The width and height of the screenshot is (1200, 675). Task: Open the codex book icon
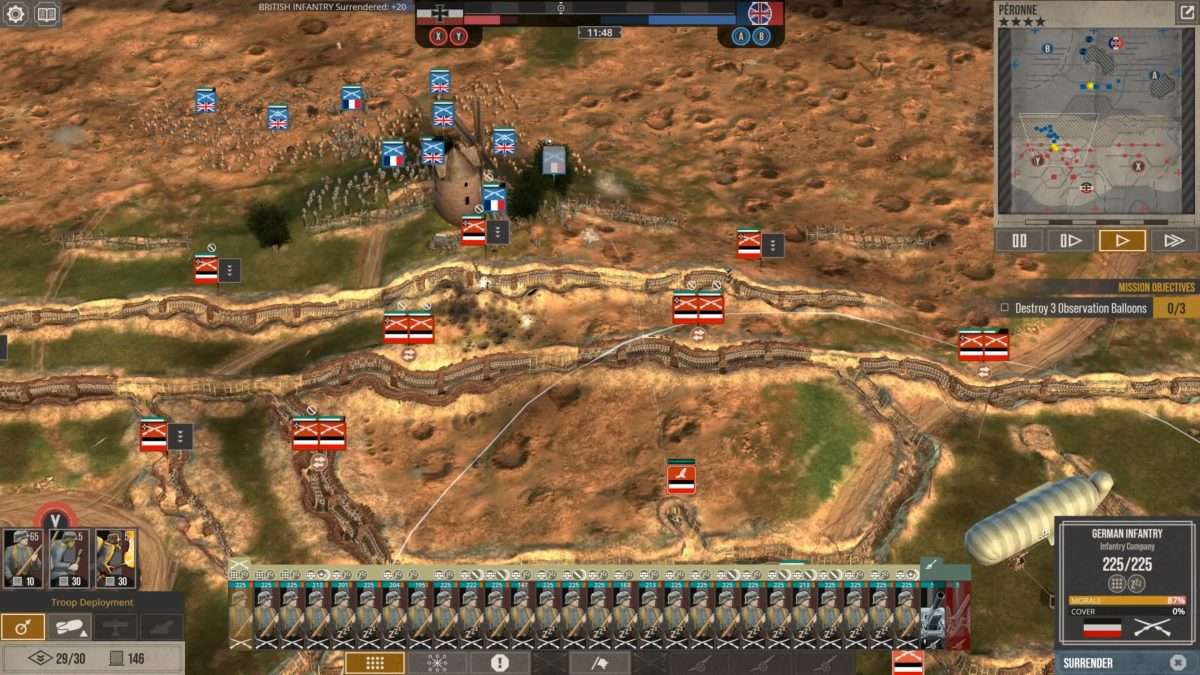click(x=47, y=14)
